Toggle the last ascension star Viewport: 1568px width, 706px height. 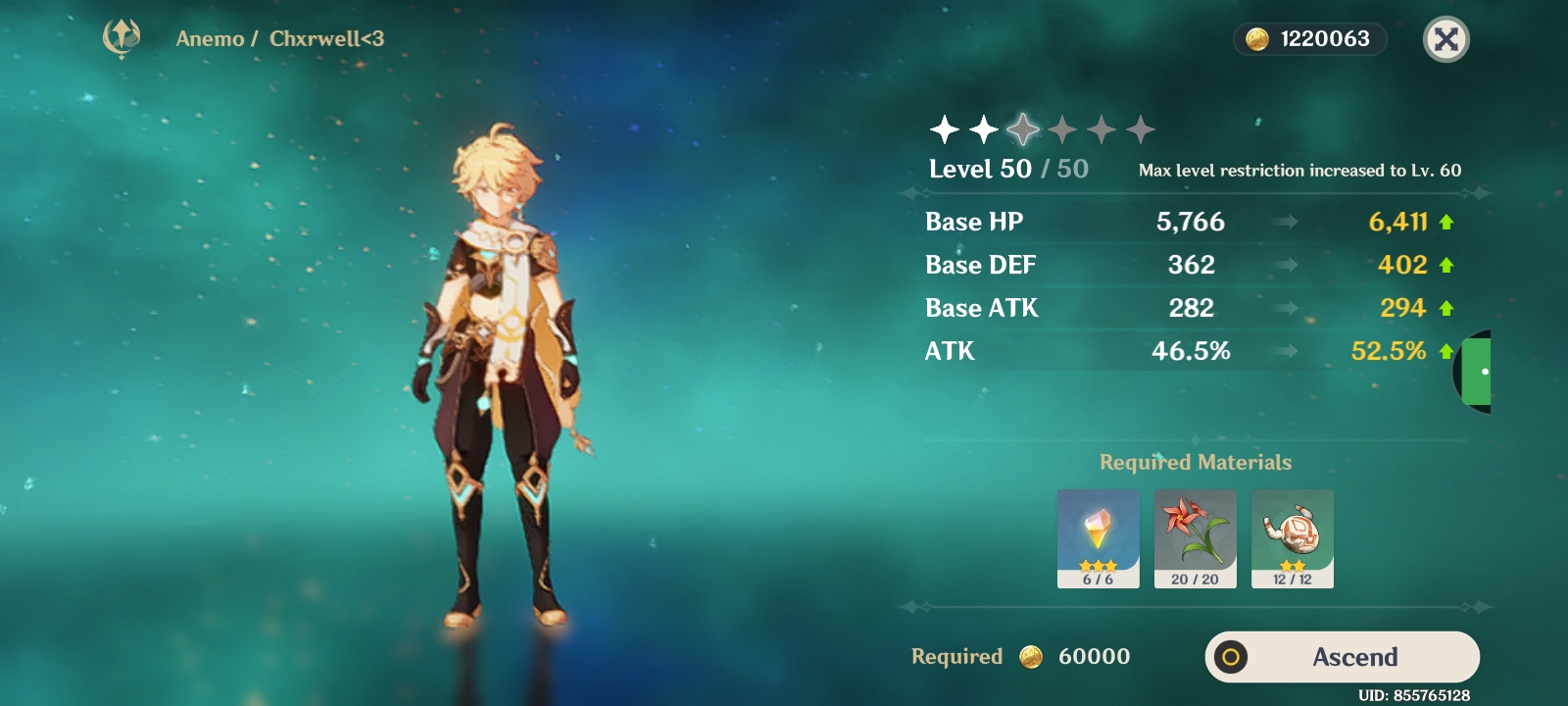click(1143, 128)
